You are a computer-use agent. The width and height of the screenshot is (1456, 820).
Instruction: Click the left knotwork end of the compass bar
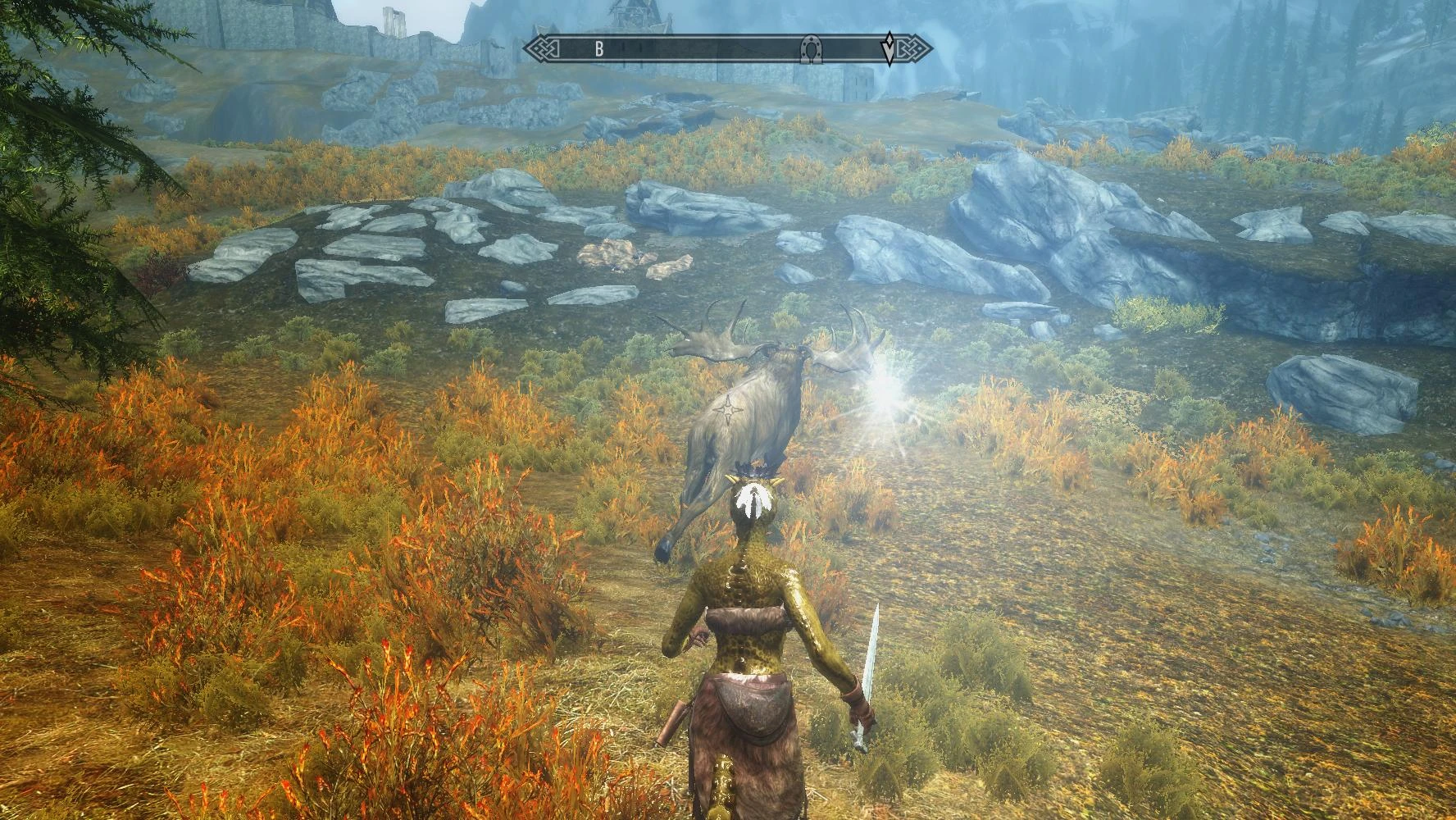[x=544, y=48]
